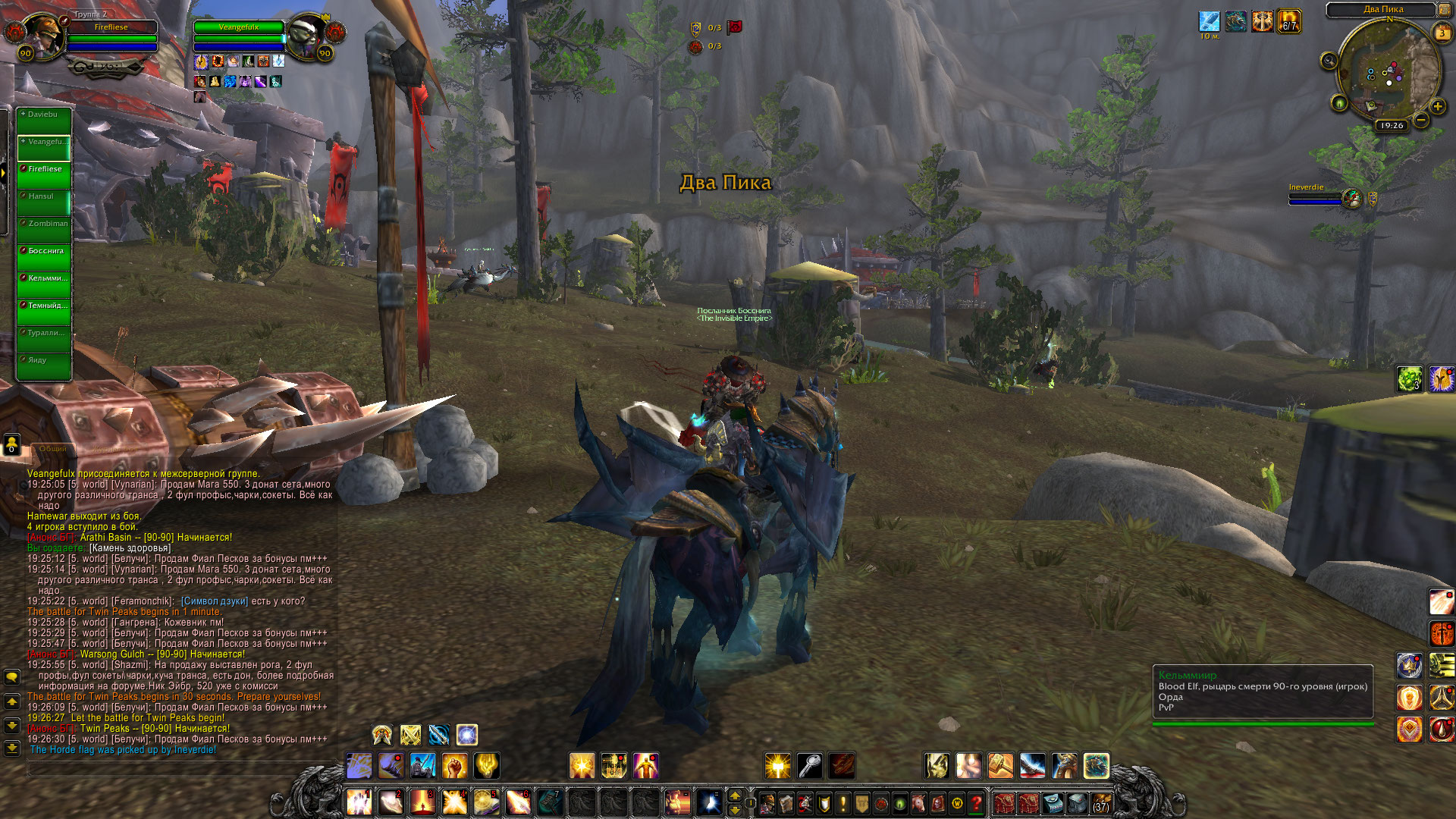Use the hammer ability in action slot 7
The height and width of the screenshot is (819, 1456).
tap(550, 802)
